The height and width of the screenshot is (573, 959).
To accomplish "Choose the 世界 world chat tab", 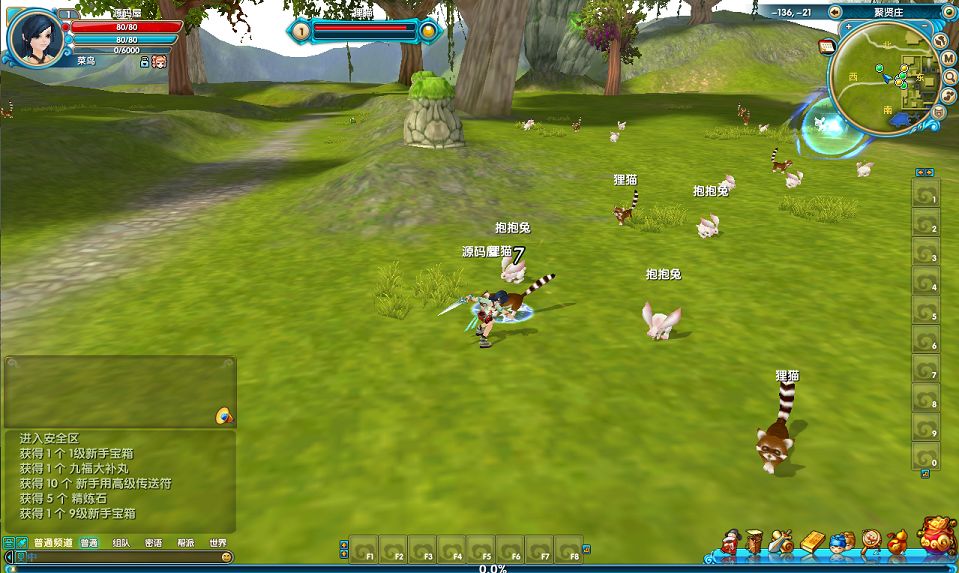I will coord(217,543).
